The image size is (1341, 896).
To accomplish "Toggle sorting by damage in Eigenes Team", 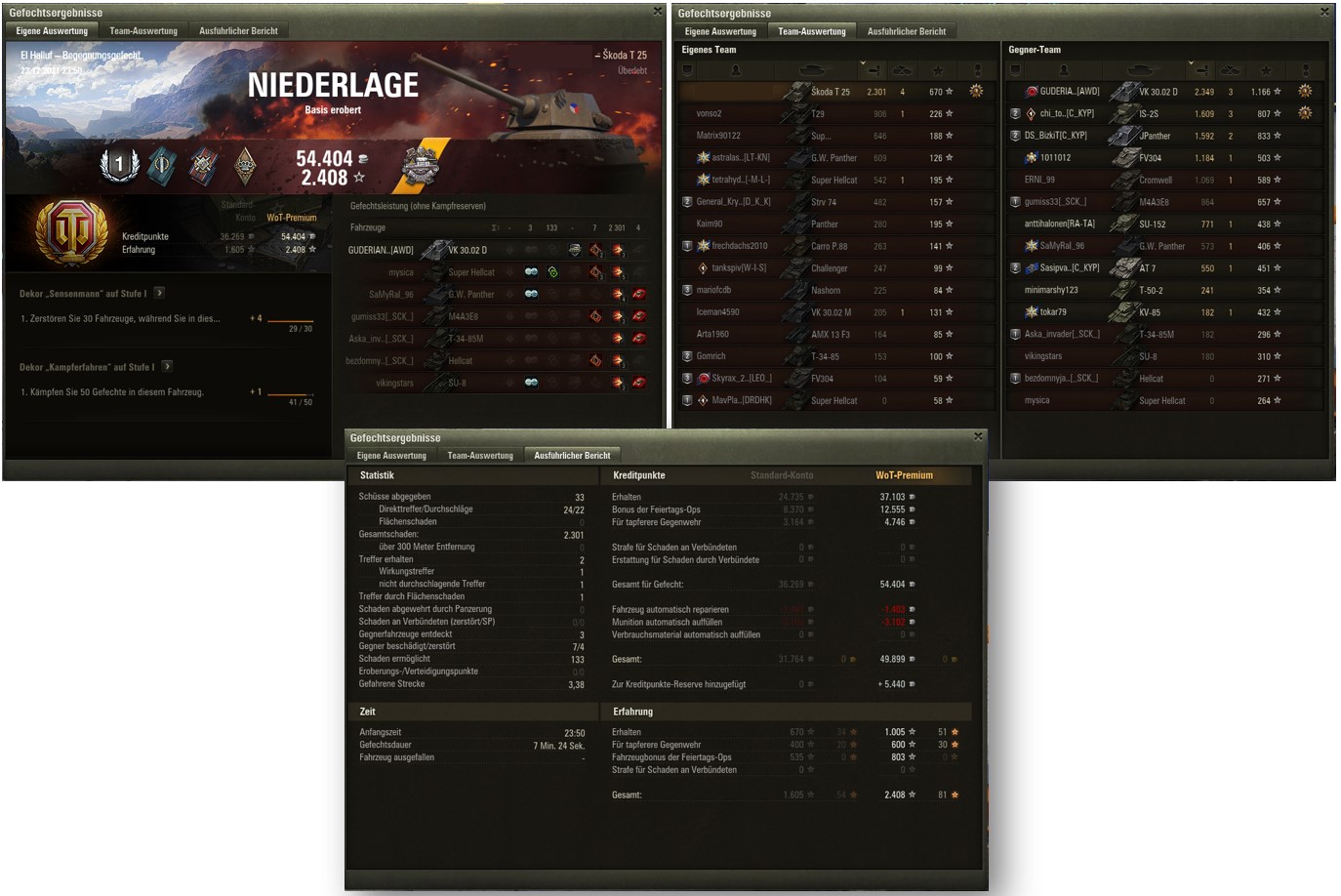I will [x=874, y=69].
